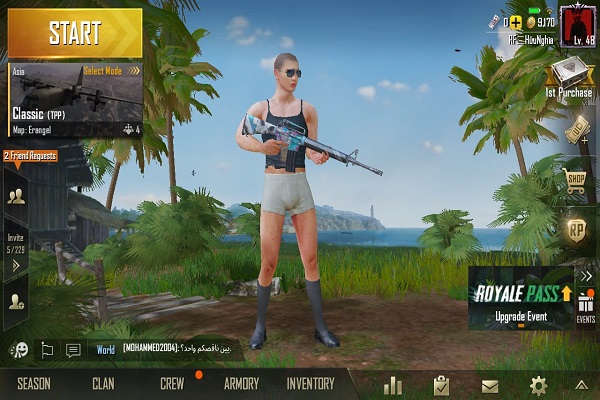Open the speech bubble chat icon
This screenshot has width=600, height=400.
(73, 350)
